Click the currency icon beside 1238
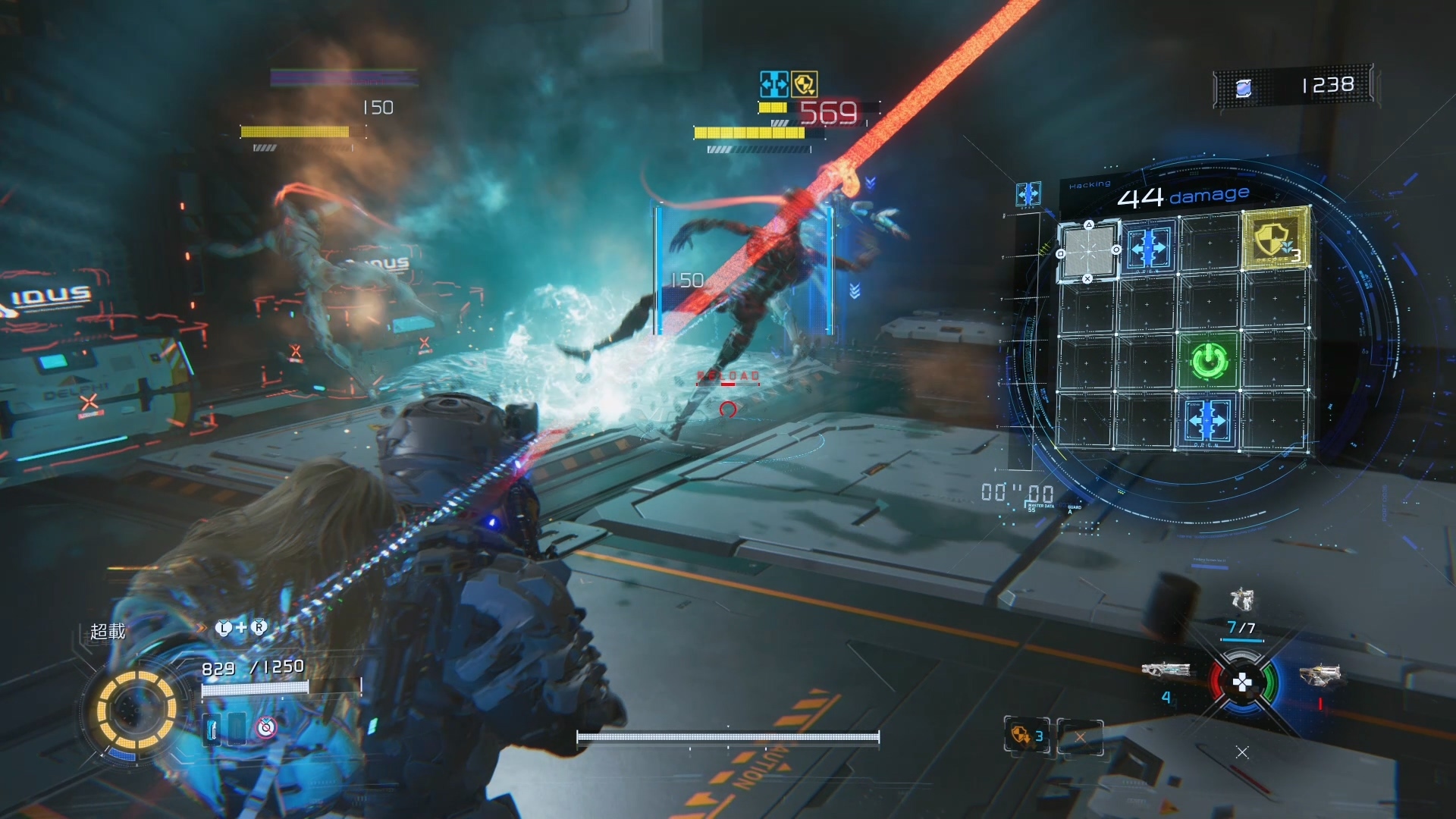 tap(1244, 89)
